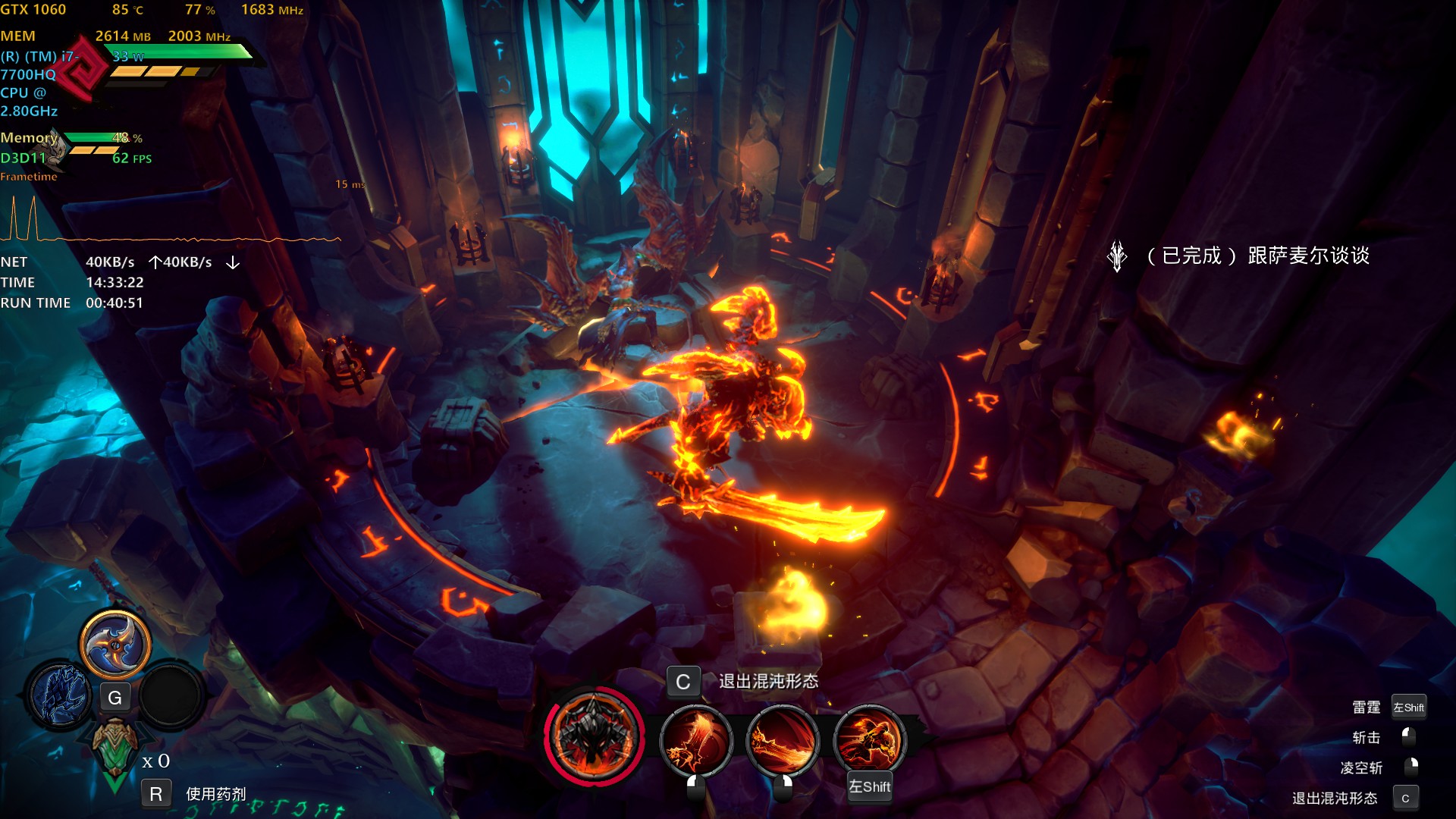Click the green health potion vial
This screenshot has width=1456, height=819.
[x=115, y=752]
